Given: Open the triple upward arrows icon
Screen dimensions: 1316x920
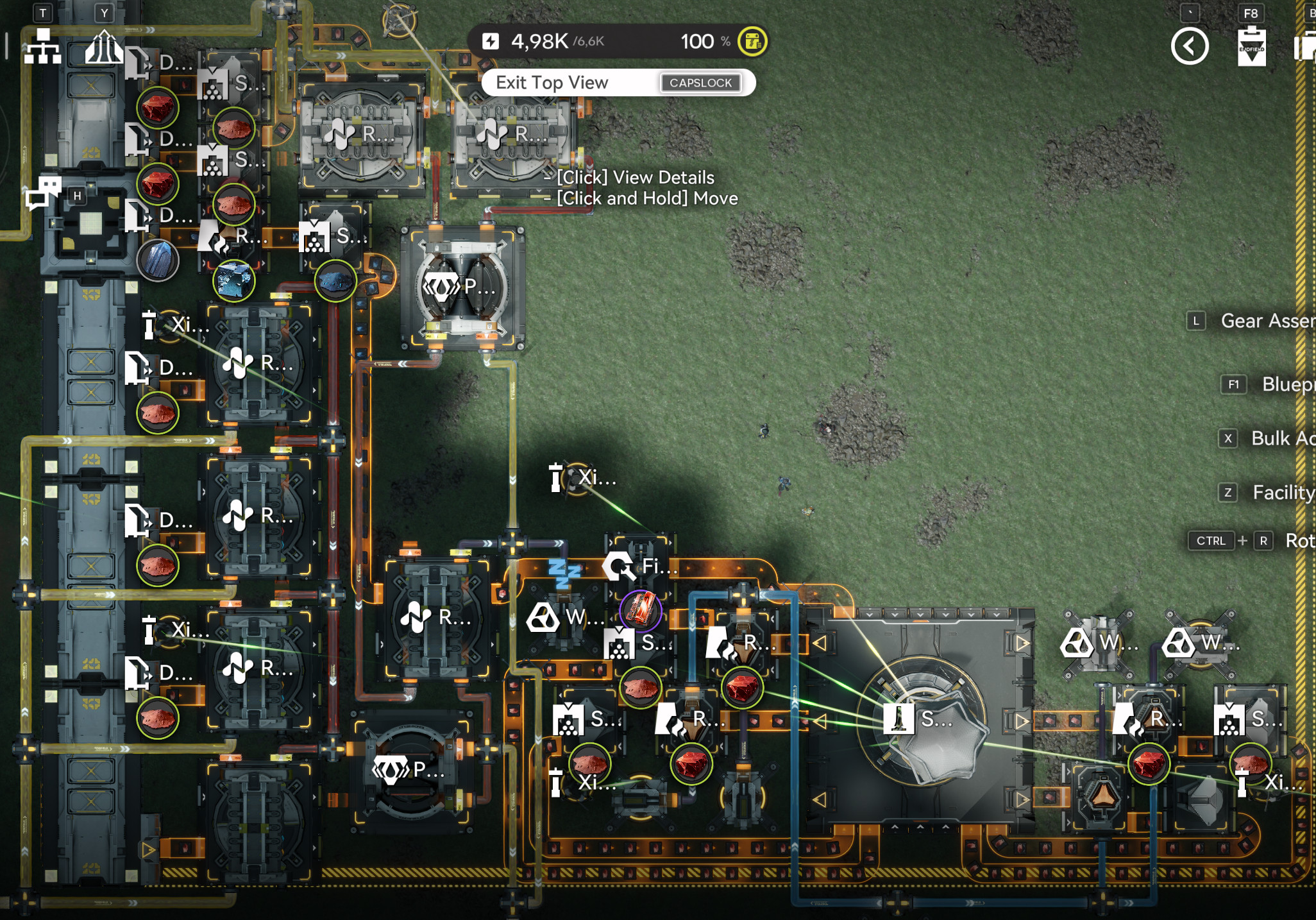Looking at the screenshot, I should tap(104, 47).
